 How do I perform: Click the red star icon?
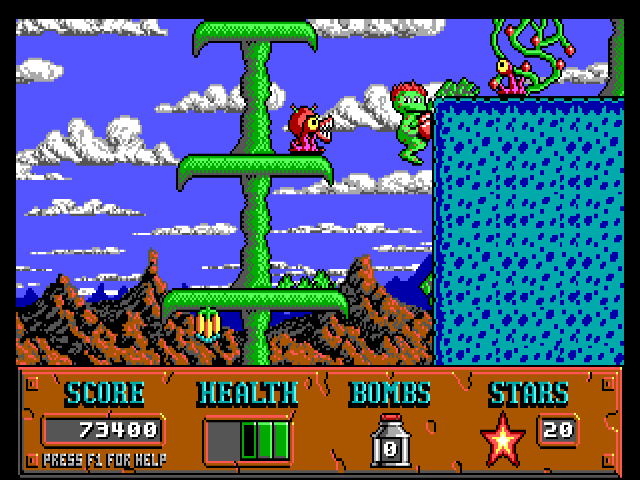[x=502, y=439]
